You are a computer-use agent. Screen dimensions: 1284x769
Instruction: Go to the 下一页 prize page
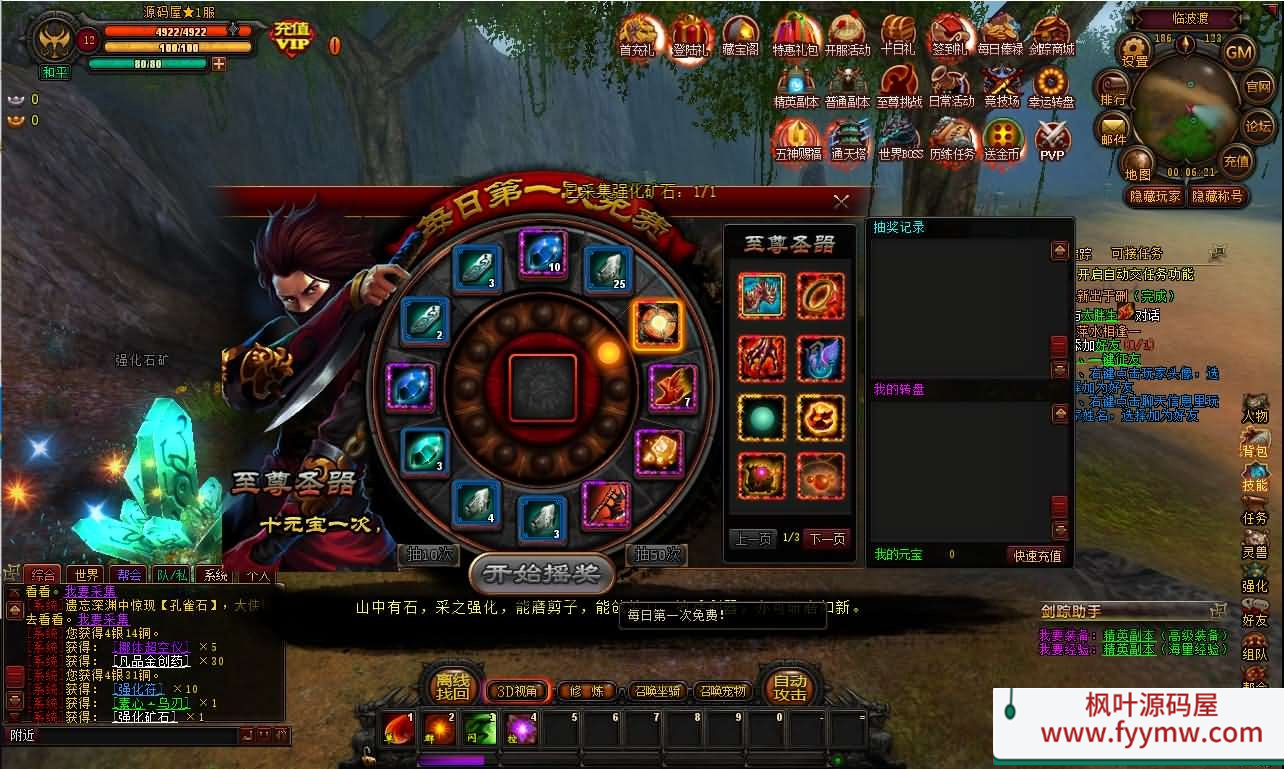tap(826, 539)
